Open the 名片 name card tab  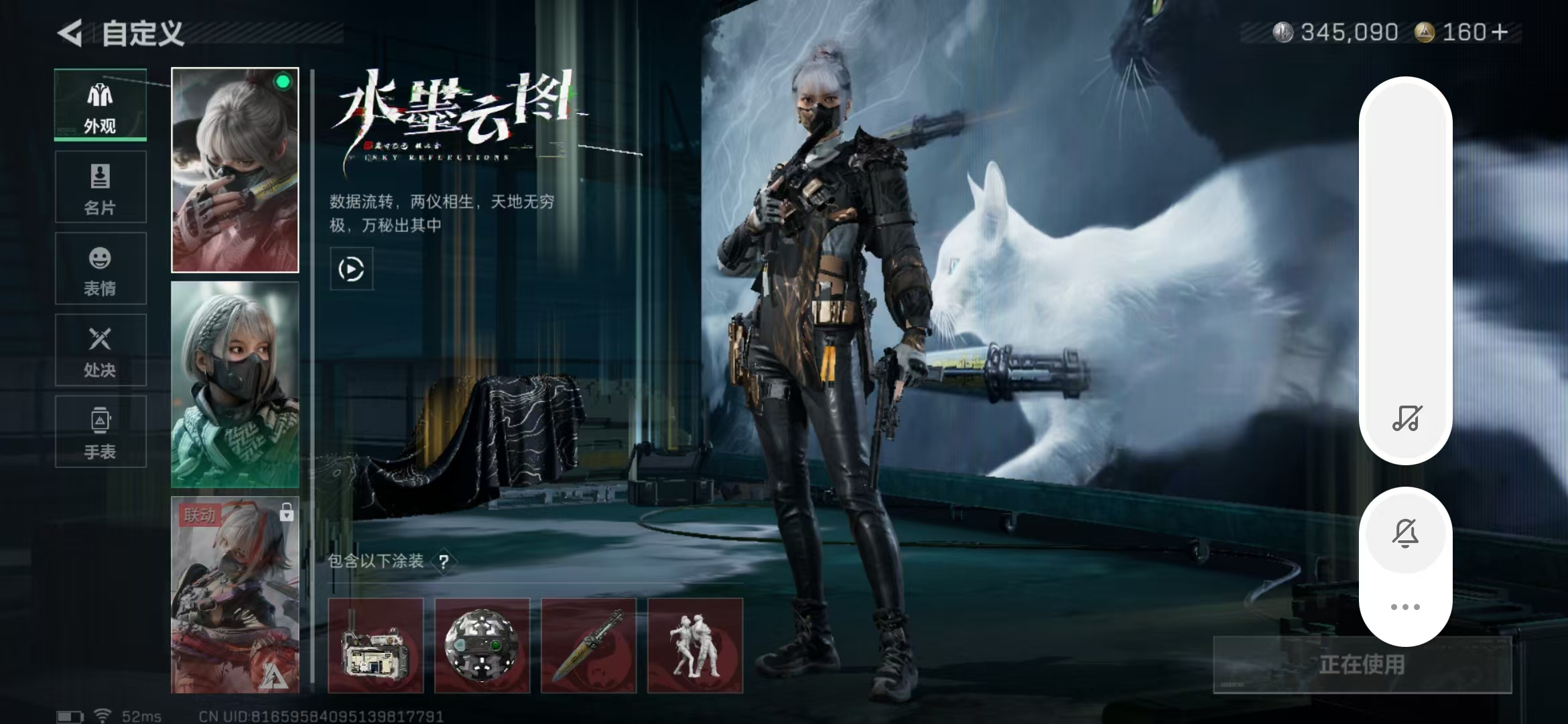click(101, 187)
